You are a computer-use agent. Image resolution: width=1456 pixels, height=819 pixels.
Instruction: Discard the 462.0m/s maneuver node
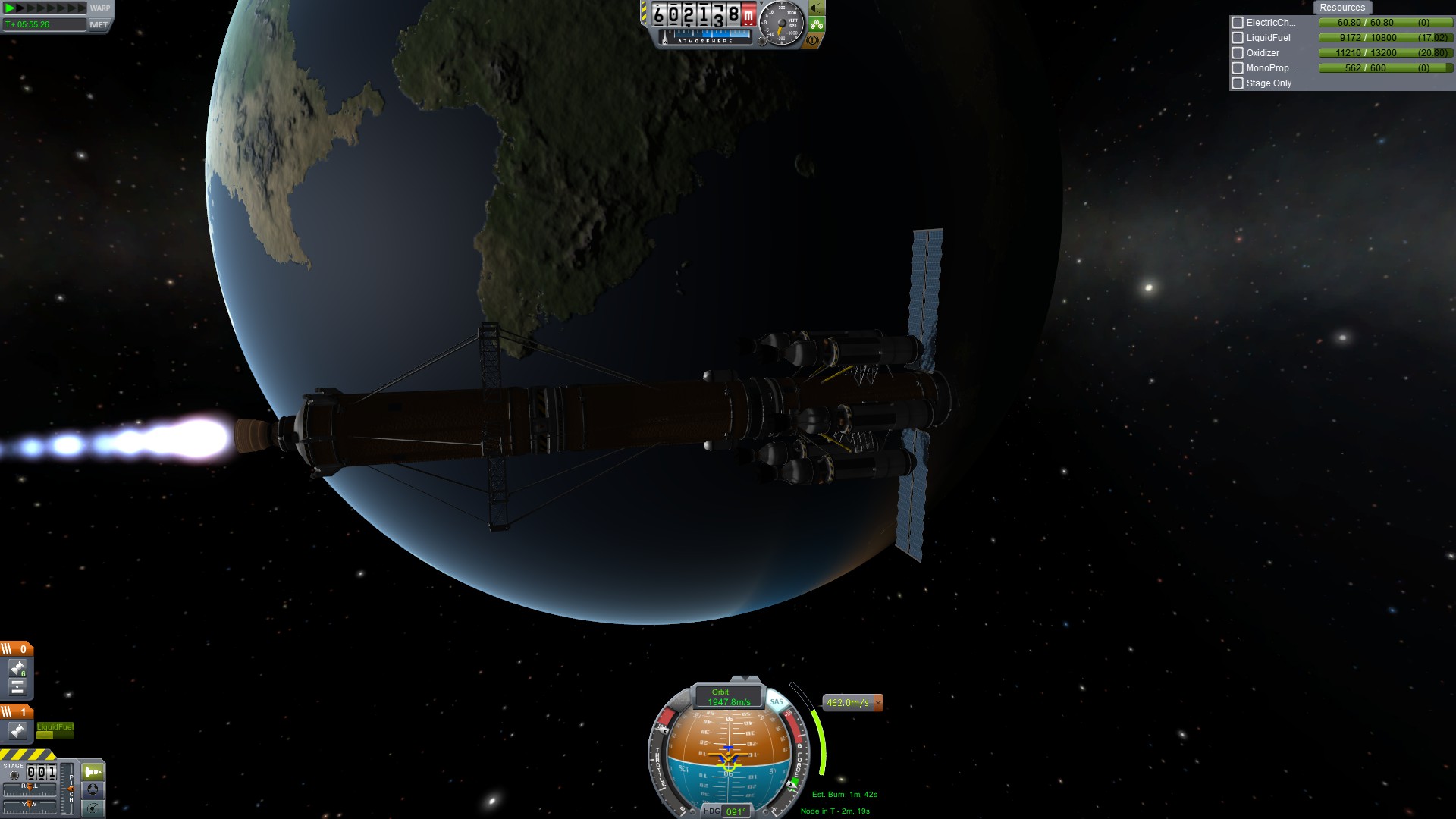coord(878,703)
